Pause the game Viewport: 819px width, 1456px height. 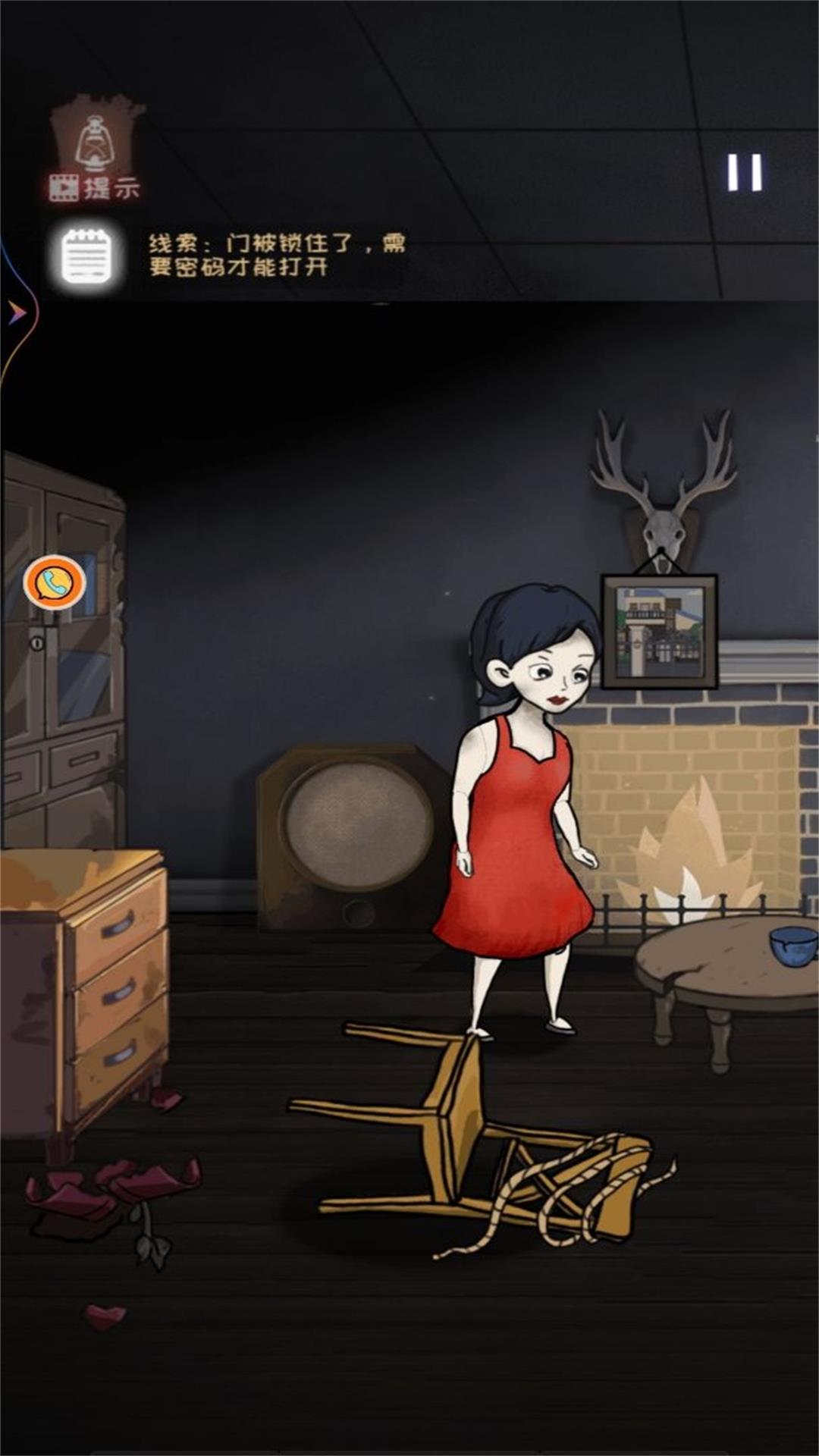tap(744, 172)
